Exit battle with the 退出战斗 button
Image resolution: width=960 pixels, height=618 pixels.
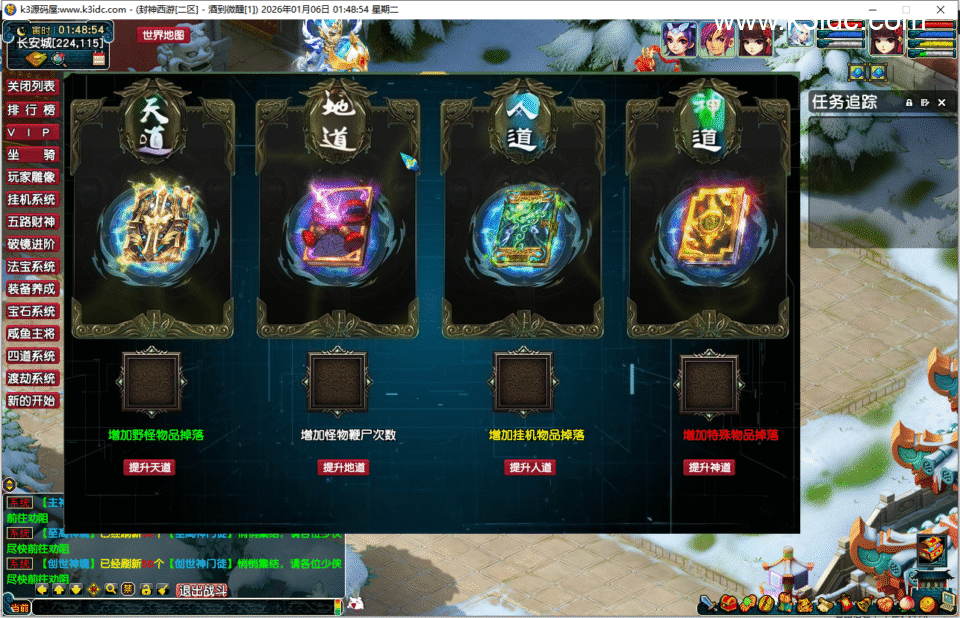click(203, 591)
